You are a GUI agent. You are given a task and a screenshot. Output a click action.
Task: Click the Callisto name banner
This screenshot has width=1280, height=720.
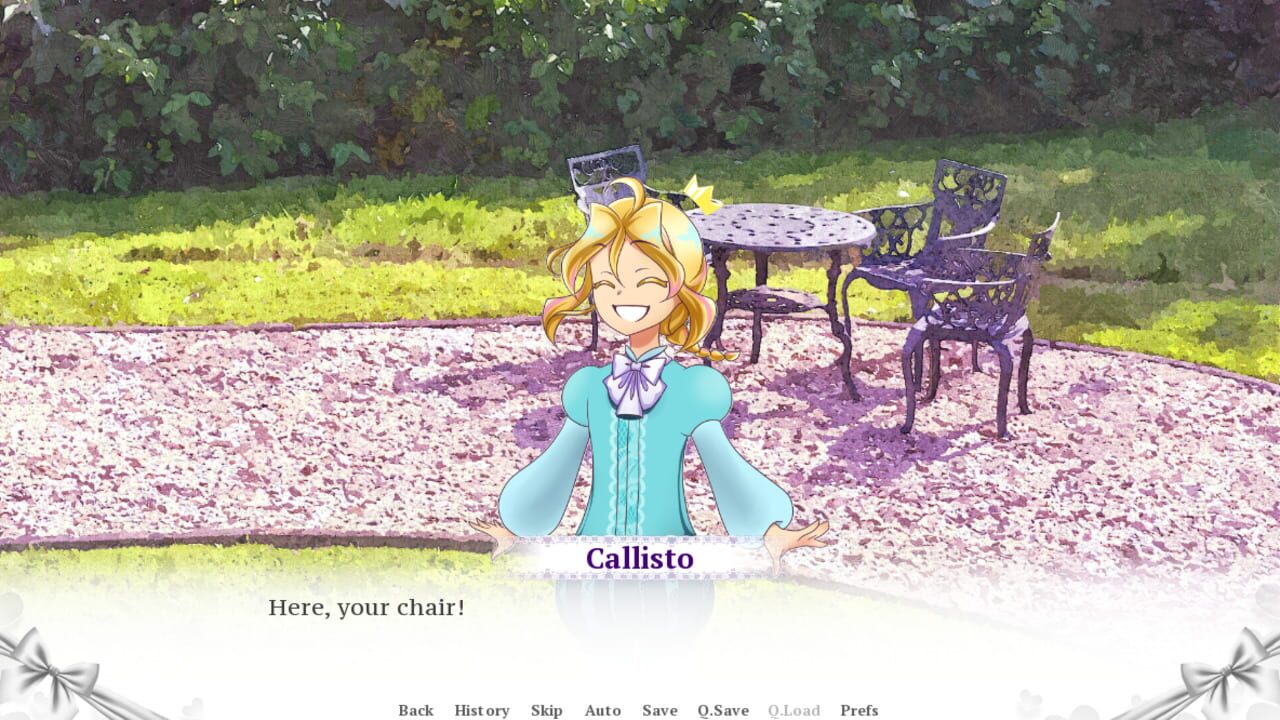(640, 559)
